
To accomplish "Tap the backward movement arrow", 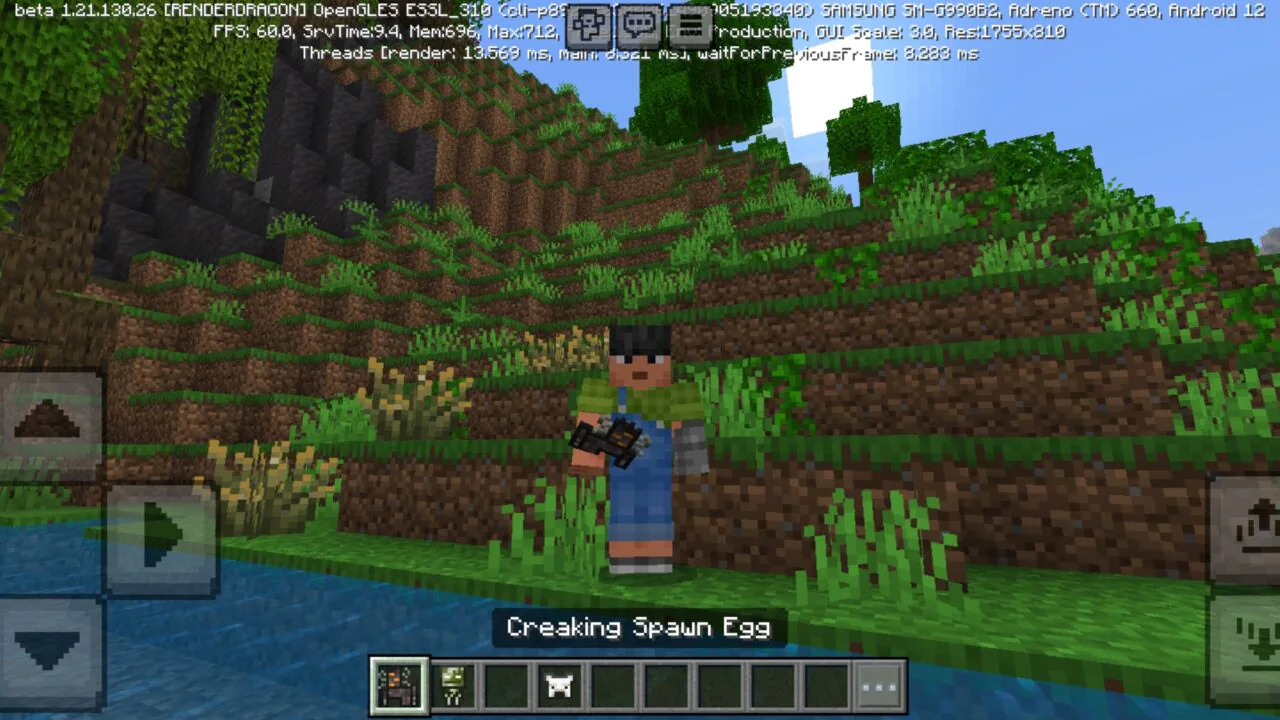I will [x=45, y=650].
